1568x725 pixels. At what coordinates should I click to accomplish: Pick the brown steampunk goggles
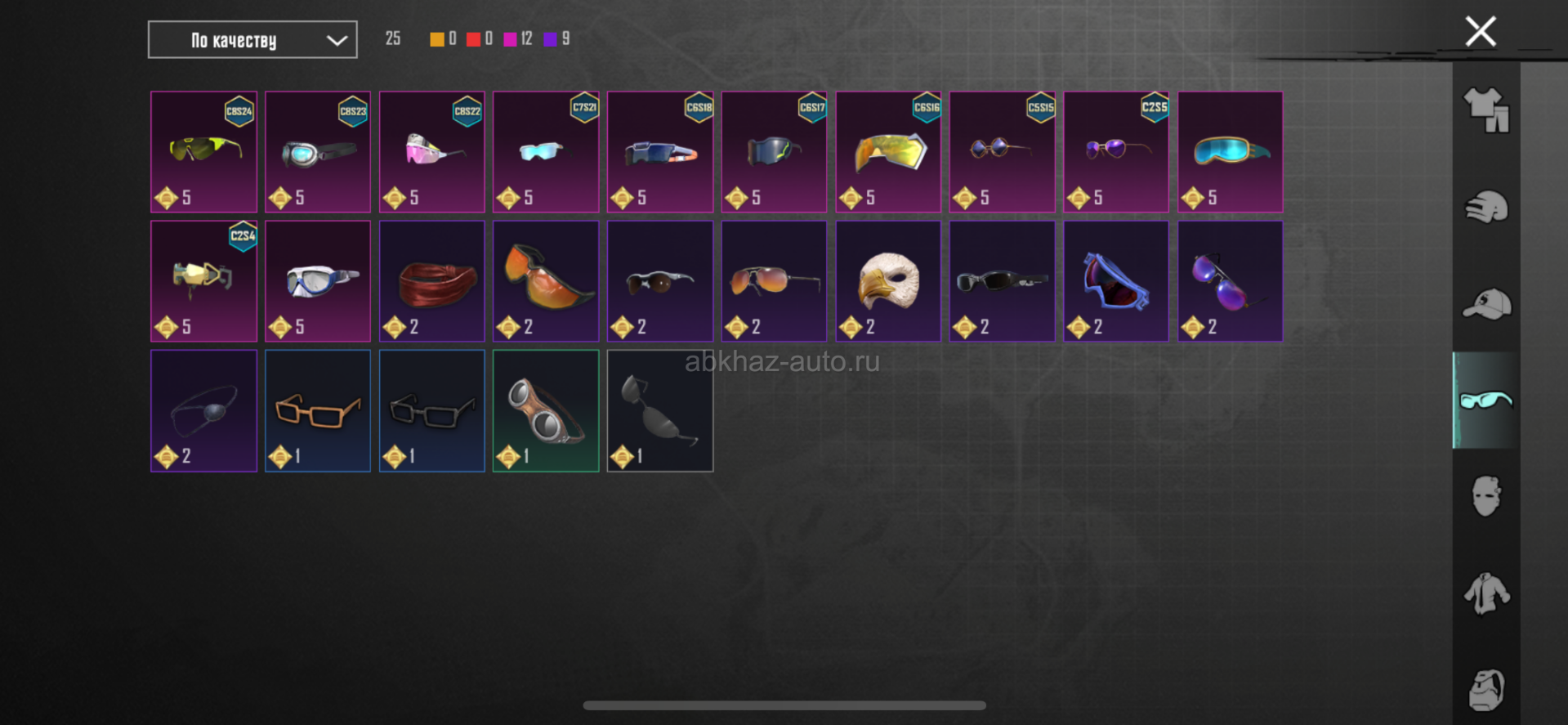tap(546, 410)
